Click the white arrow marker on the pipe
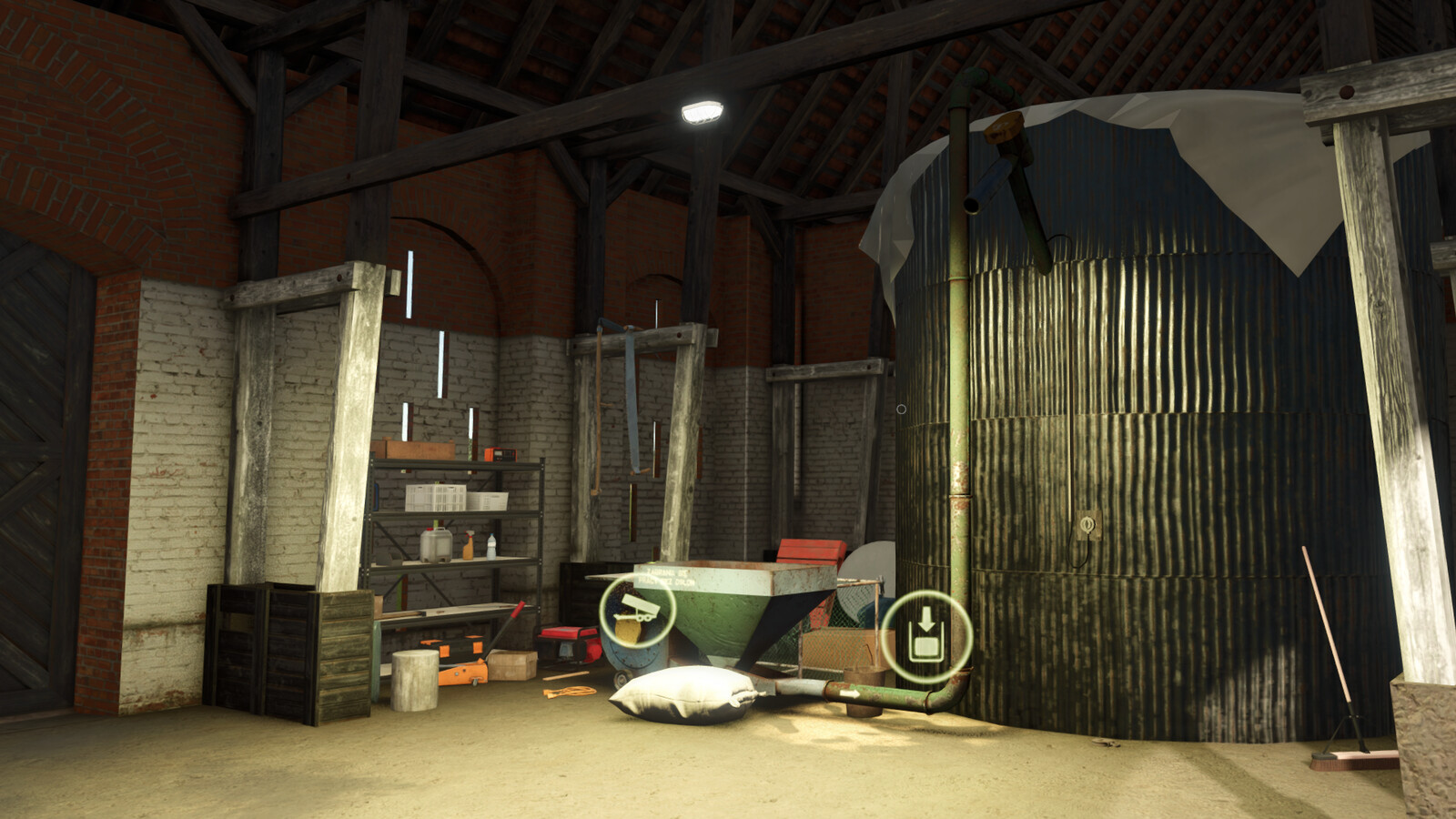The height and width of the screenshot is (819, 1456). [851, 693]
